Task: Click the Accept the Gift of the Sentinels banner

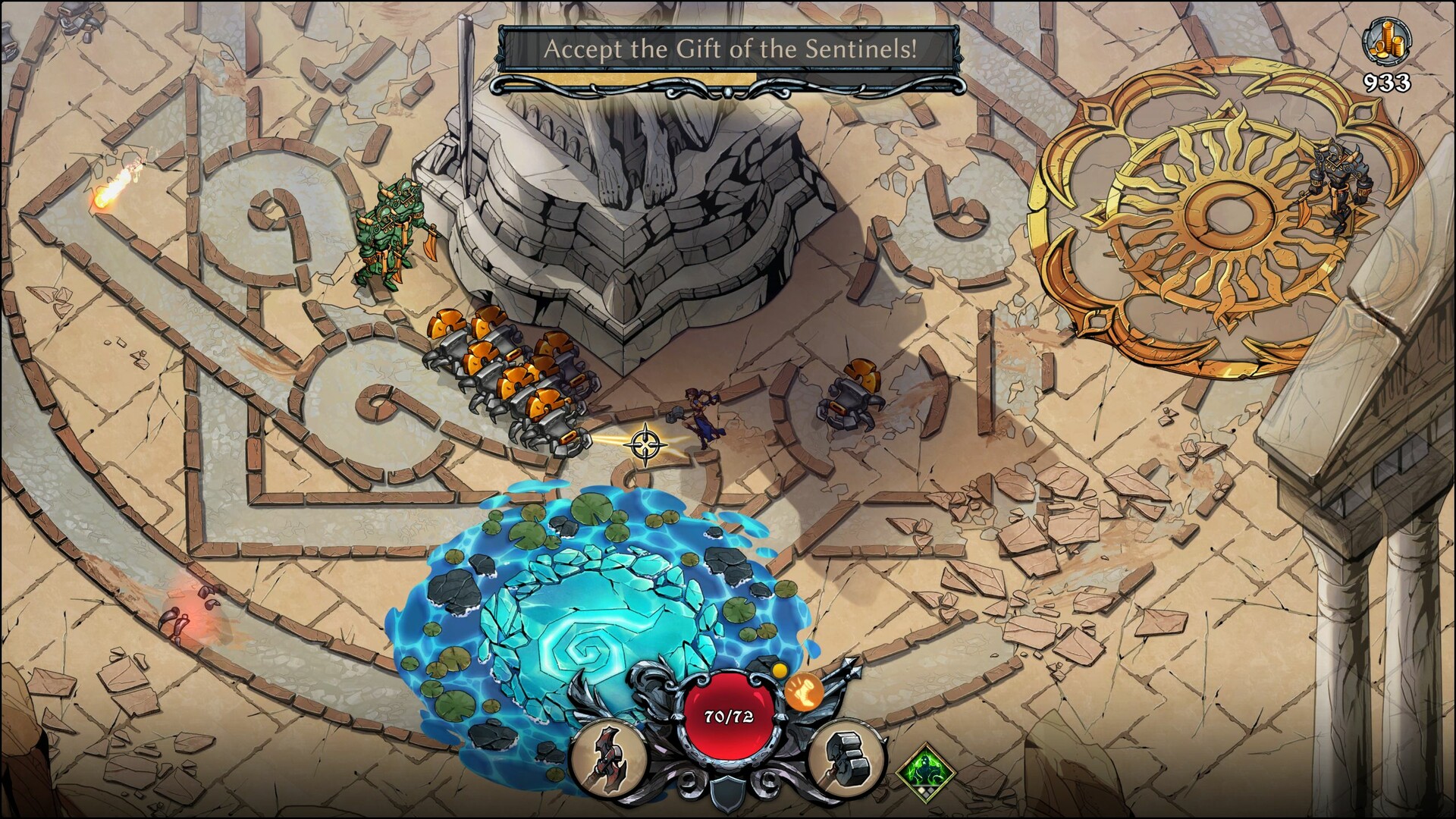Action: tap(732, 48)
